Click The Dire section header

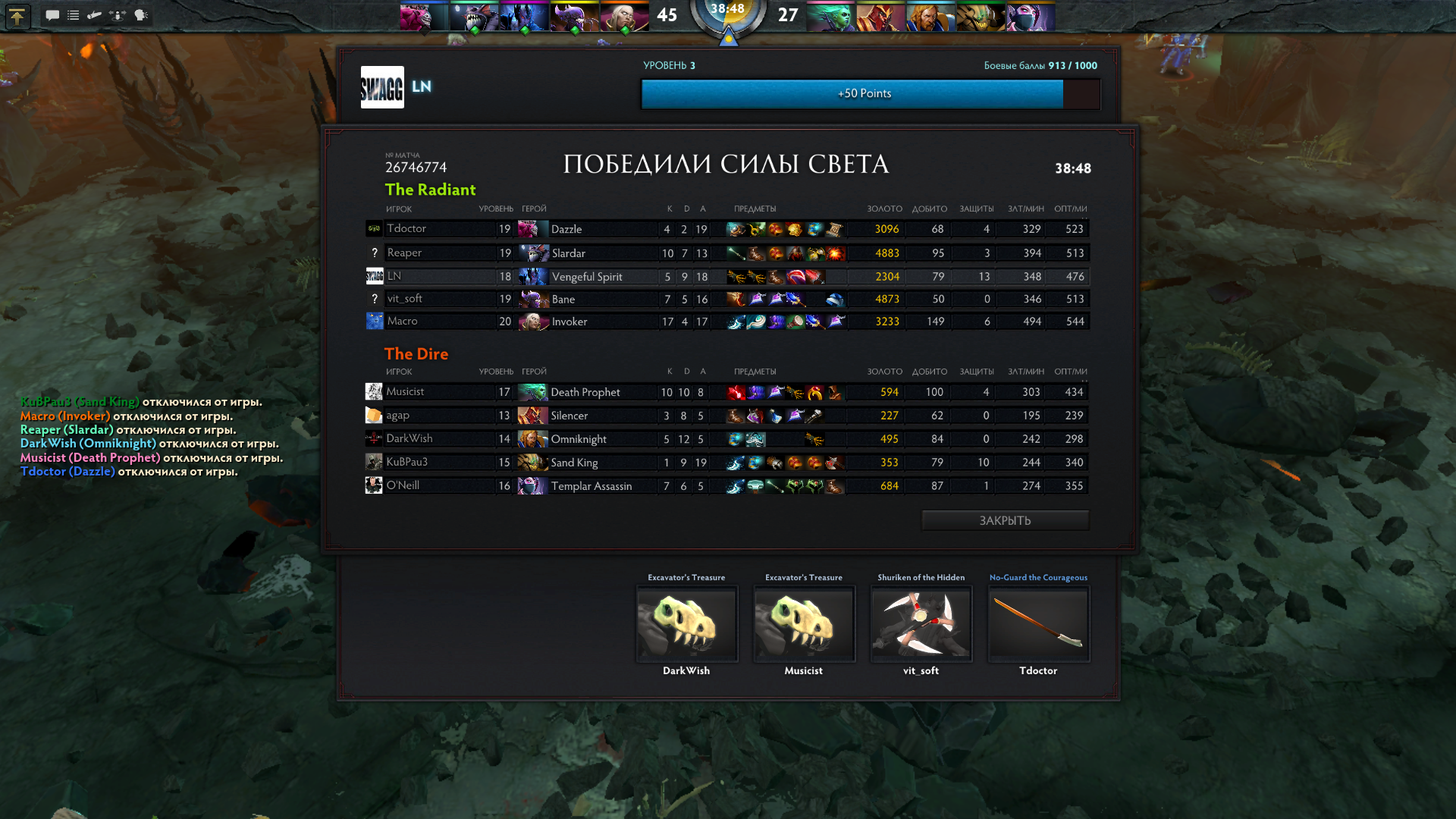coord(416,353)
